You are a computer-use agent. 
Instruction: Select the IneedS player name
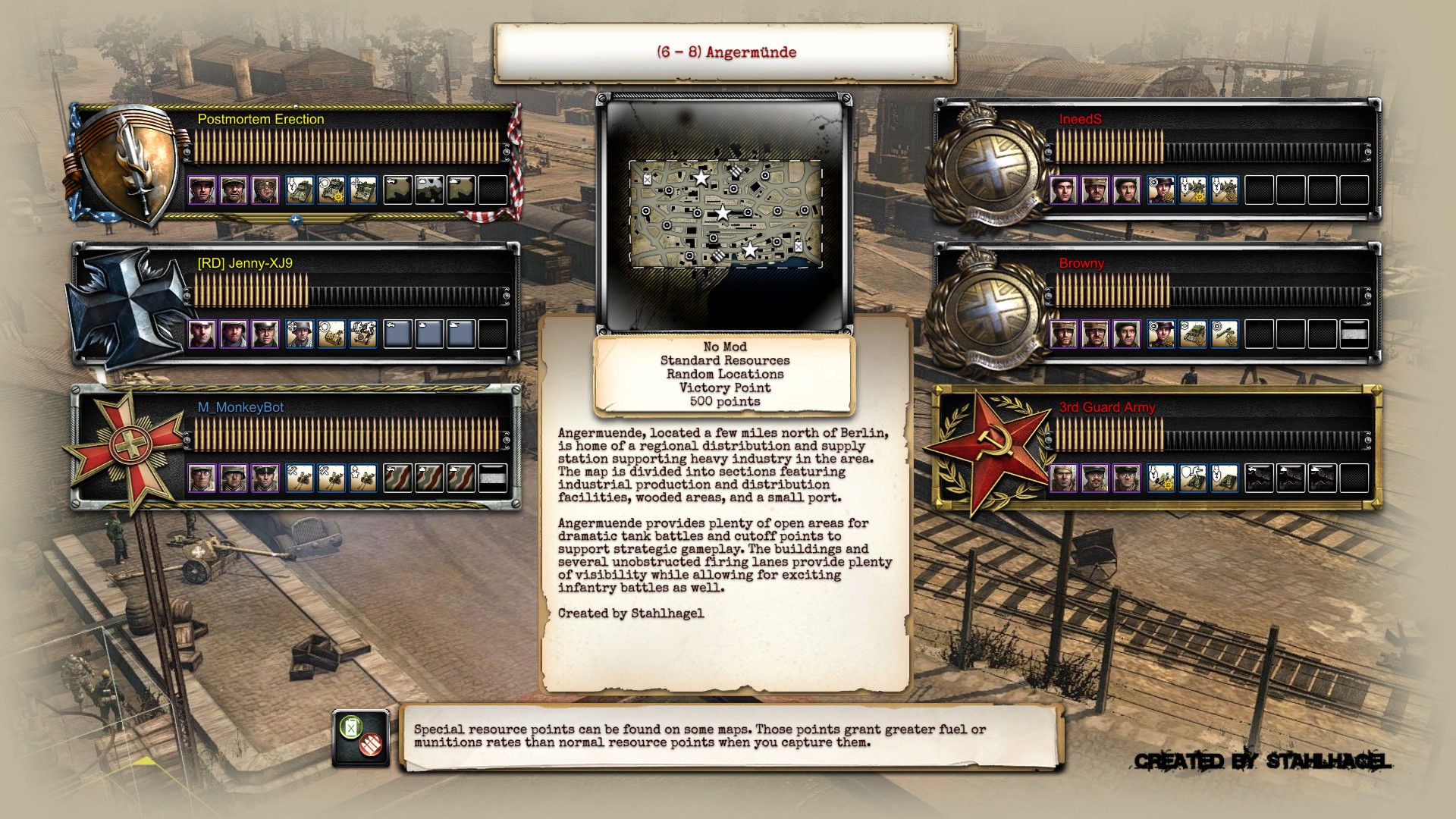pyautogui.click(x=1080, y=119)
